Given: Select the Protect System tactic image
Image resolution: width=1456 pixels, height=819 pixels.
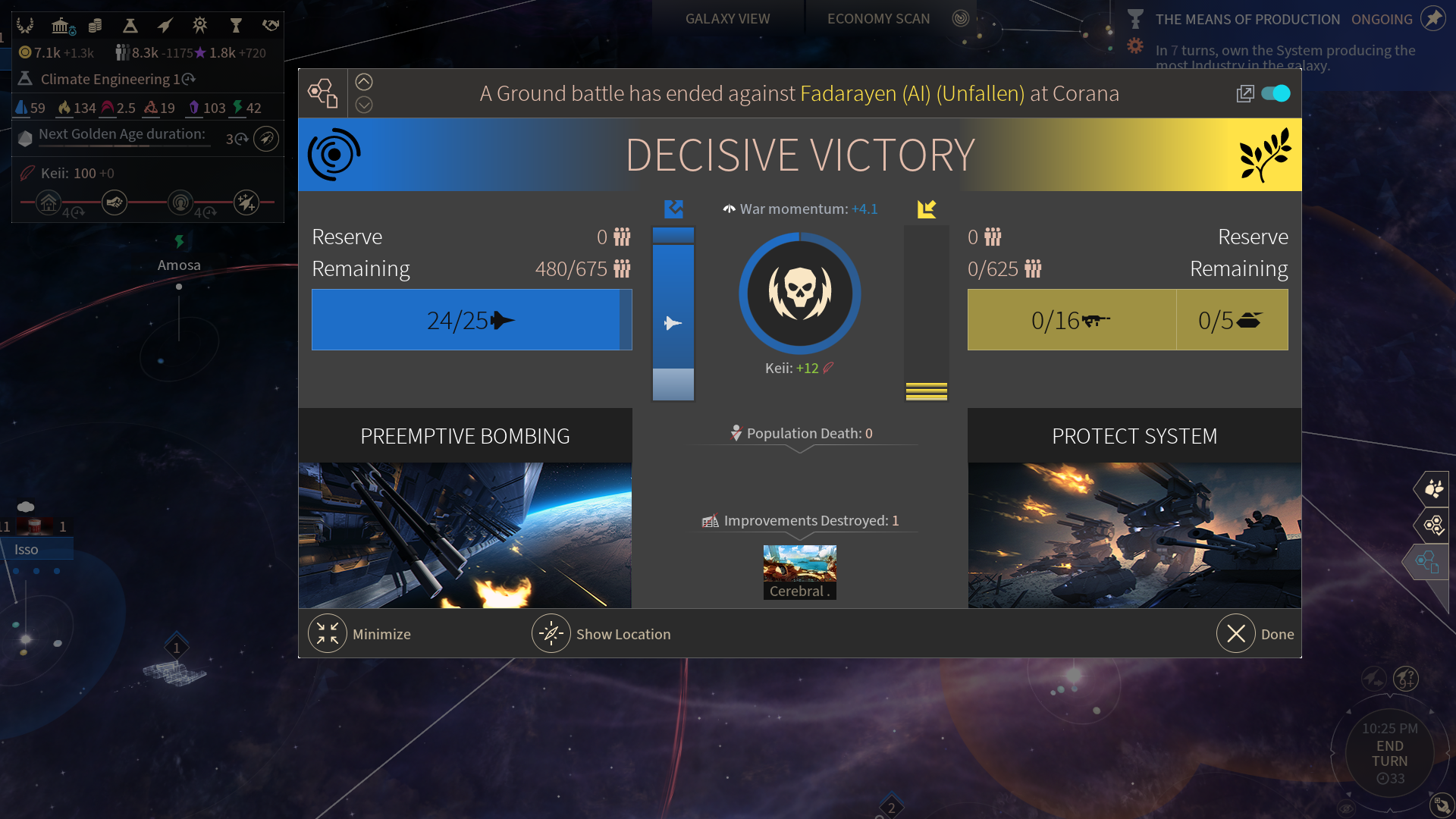Looking at the screenshot, I should tap(1134, 535).
